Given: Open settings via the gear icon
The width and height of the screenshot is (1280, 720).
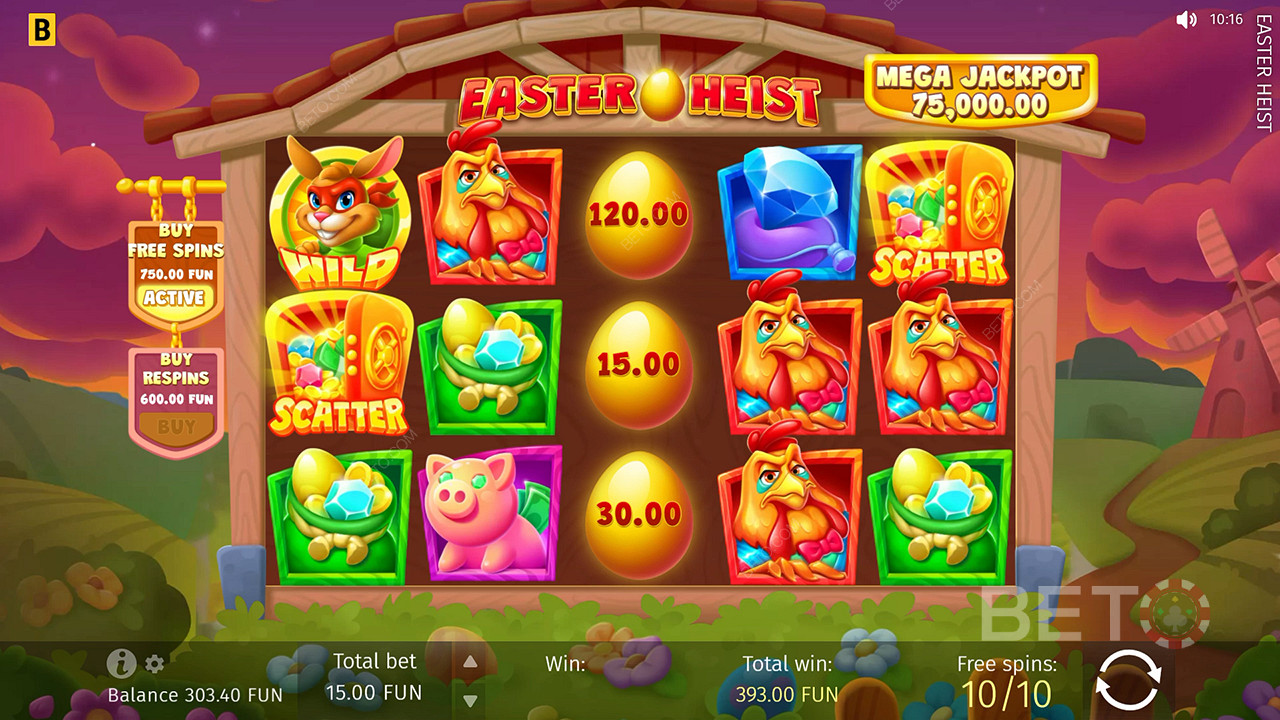Looking at the screenshot, I should [x=155, y=664].
